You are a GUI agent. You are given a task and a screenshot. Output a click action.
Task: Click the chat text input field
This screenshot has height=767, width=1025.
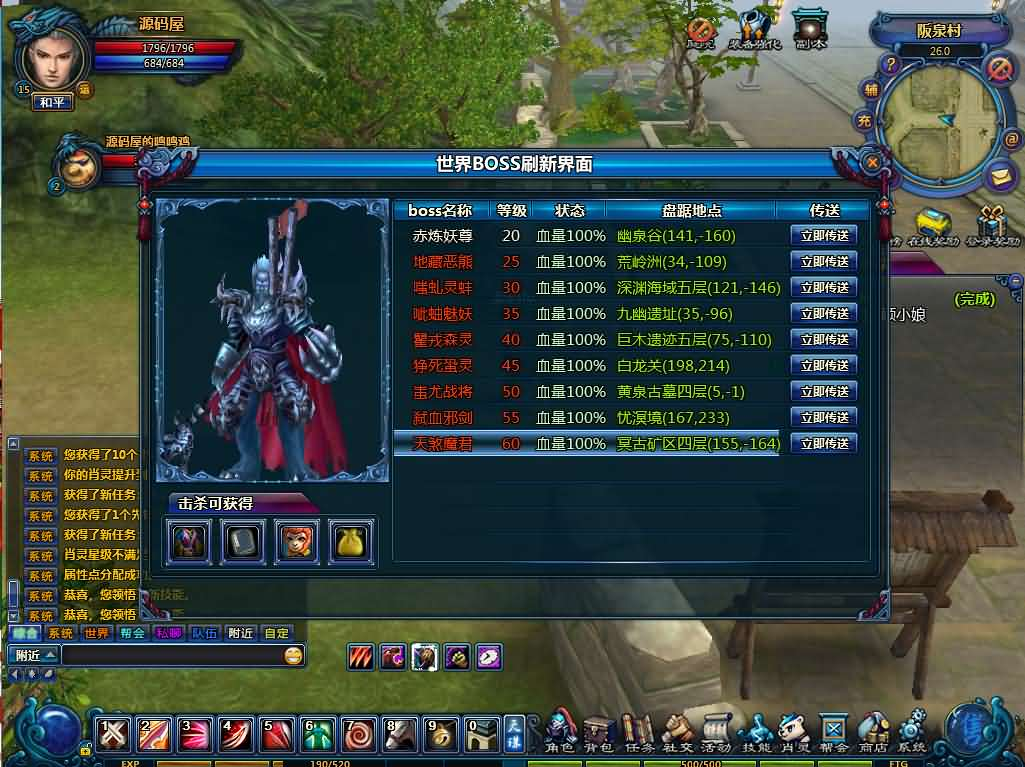coord(170,656)
